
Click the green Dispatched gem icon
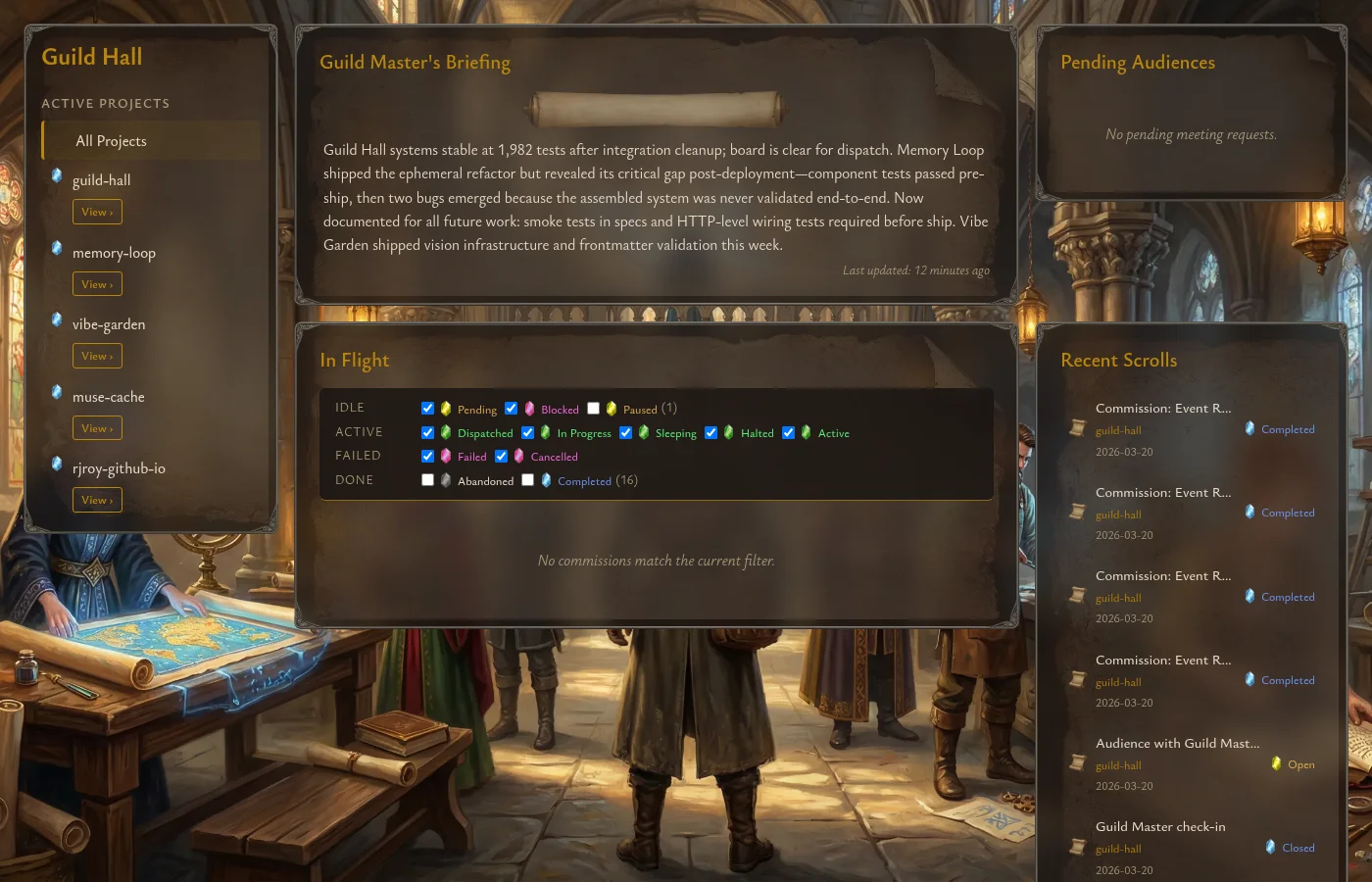[446, 432]
